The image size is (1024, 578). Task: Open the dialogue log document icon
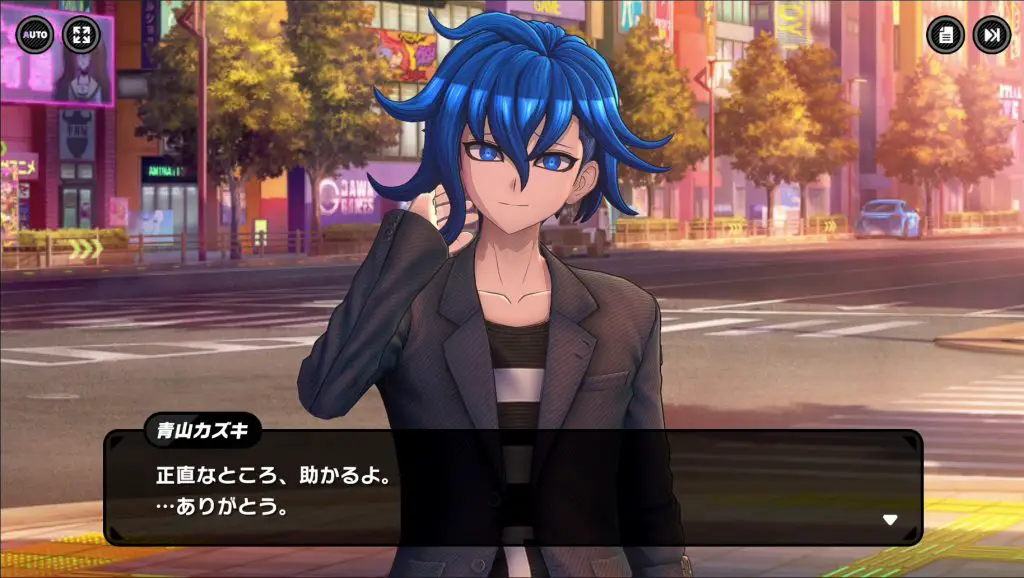click(x=945, y=36)
